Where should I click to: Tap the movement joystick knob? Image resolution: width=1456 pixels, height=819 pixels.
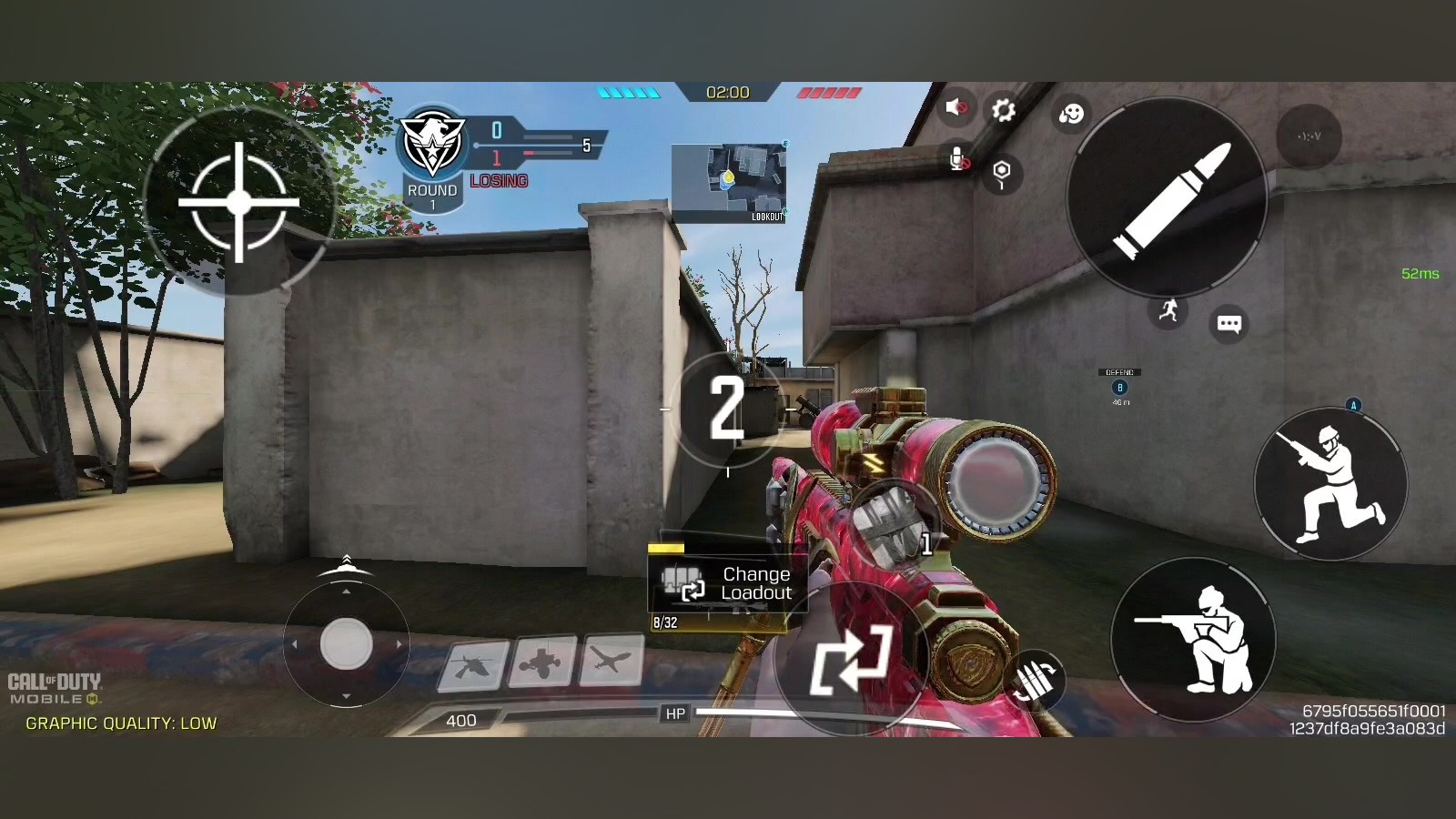[346, 644]
